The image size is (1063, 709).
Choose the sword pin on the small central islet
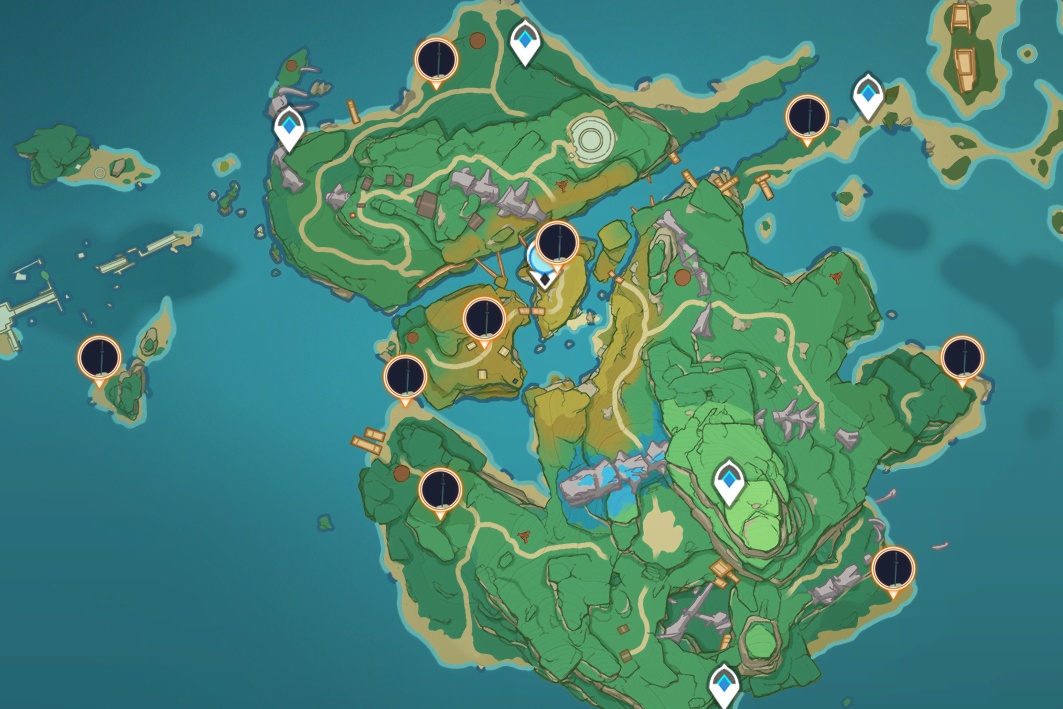pos(557,243)
